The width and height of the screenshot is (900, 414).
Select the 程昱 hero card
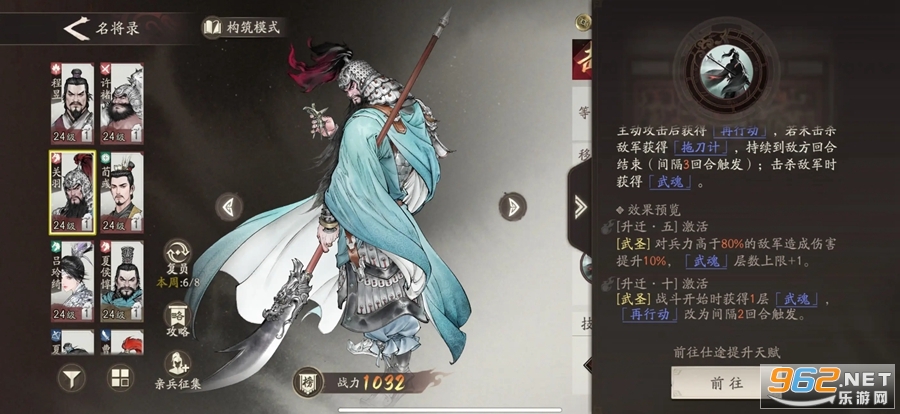pos(72,104)
